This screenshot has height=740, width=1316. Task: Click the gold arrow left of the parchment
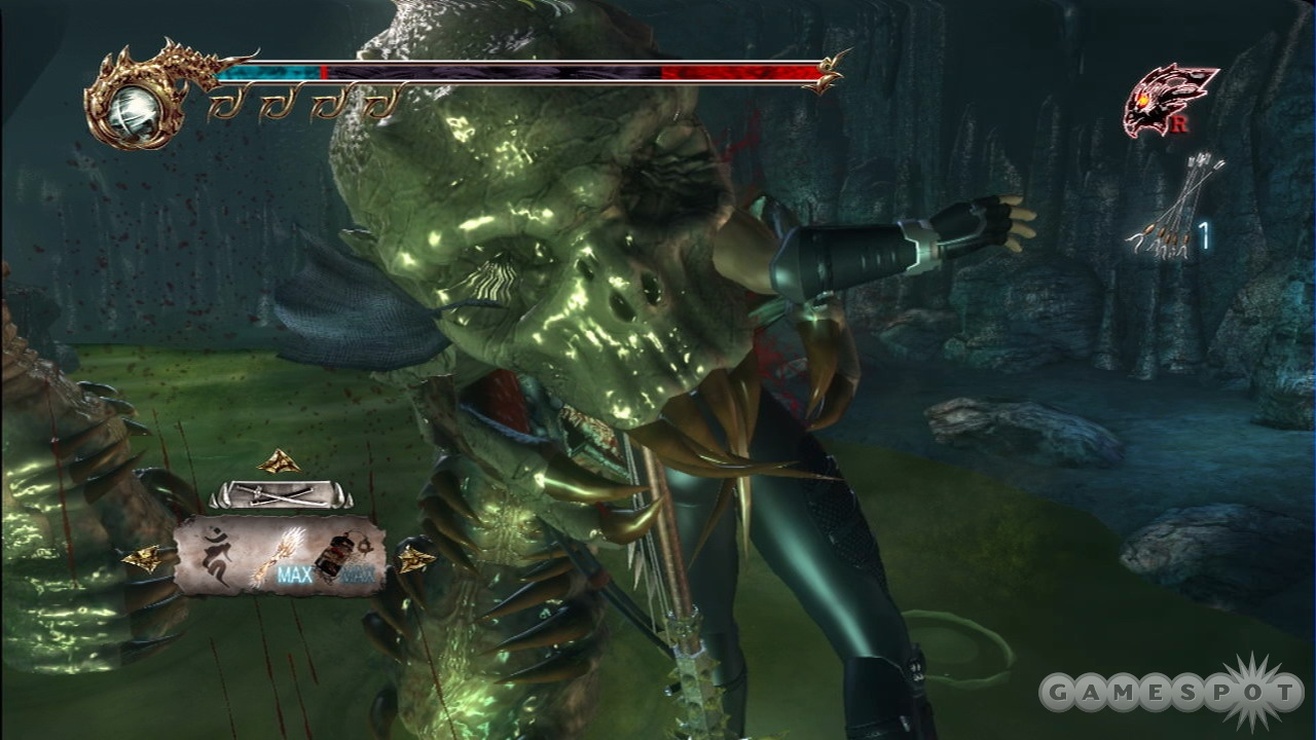click(145, 559)
